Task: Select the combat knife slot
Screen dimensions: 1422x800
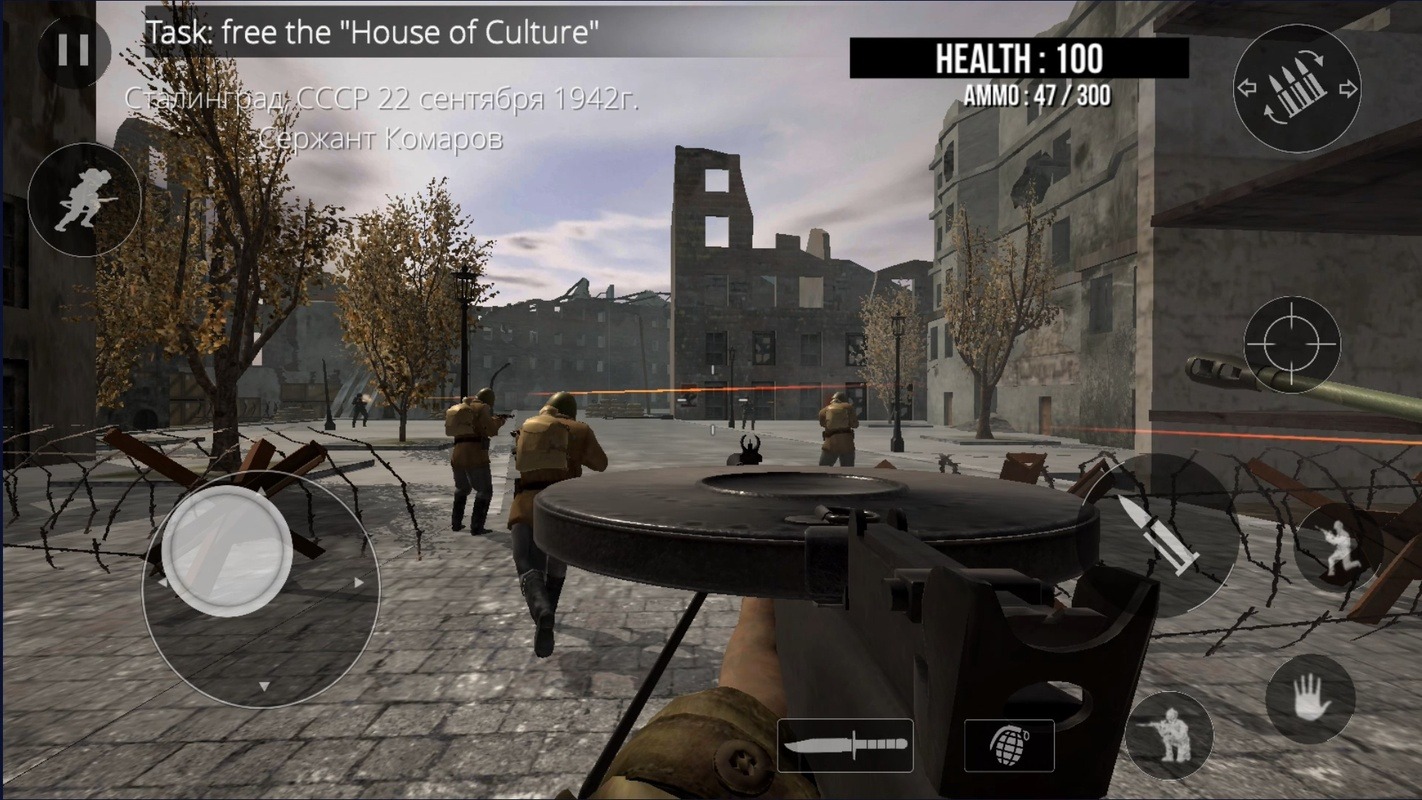Action: (x=845, y=745)
